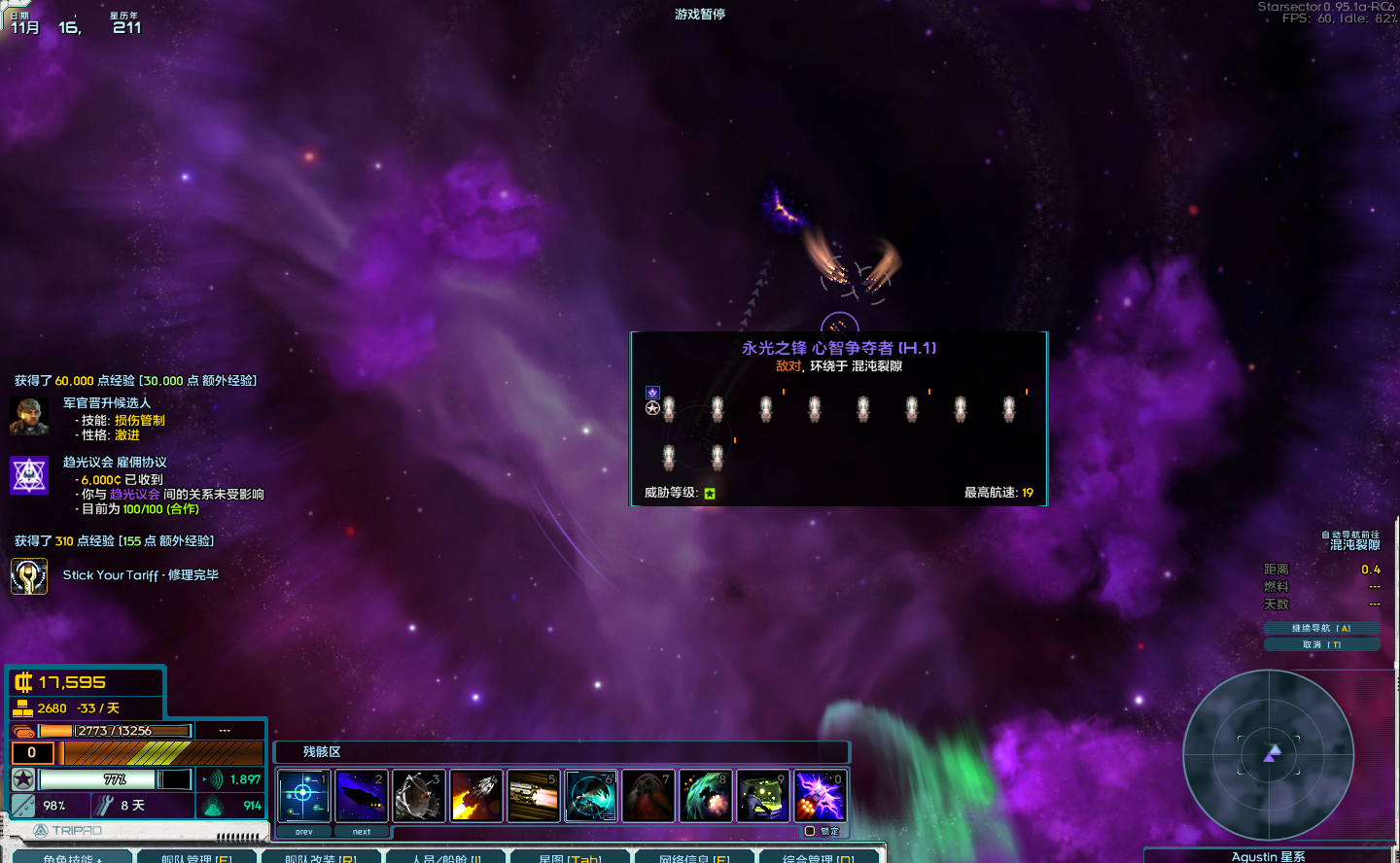Open the 角色技能 character skills tab
This screenshot has height=863, width=1400.
coord(72,857)
